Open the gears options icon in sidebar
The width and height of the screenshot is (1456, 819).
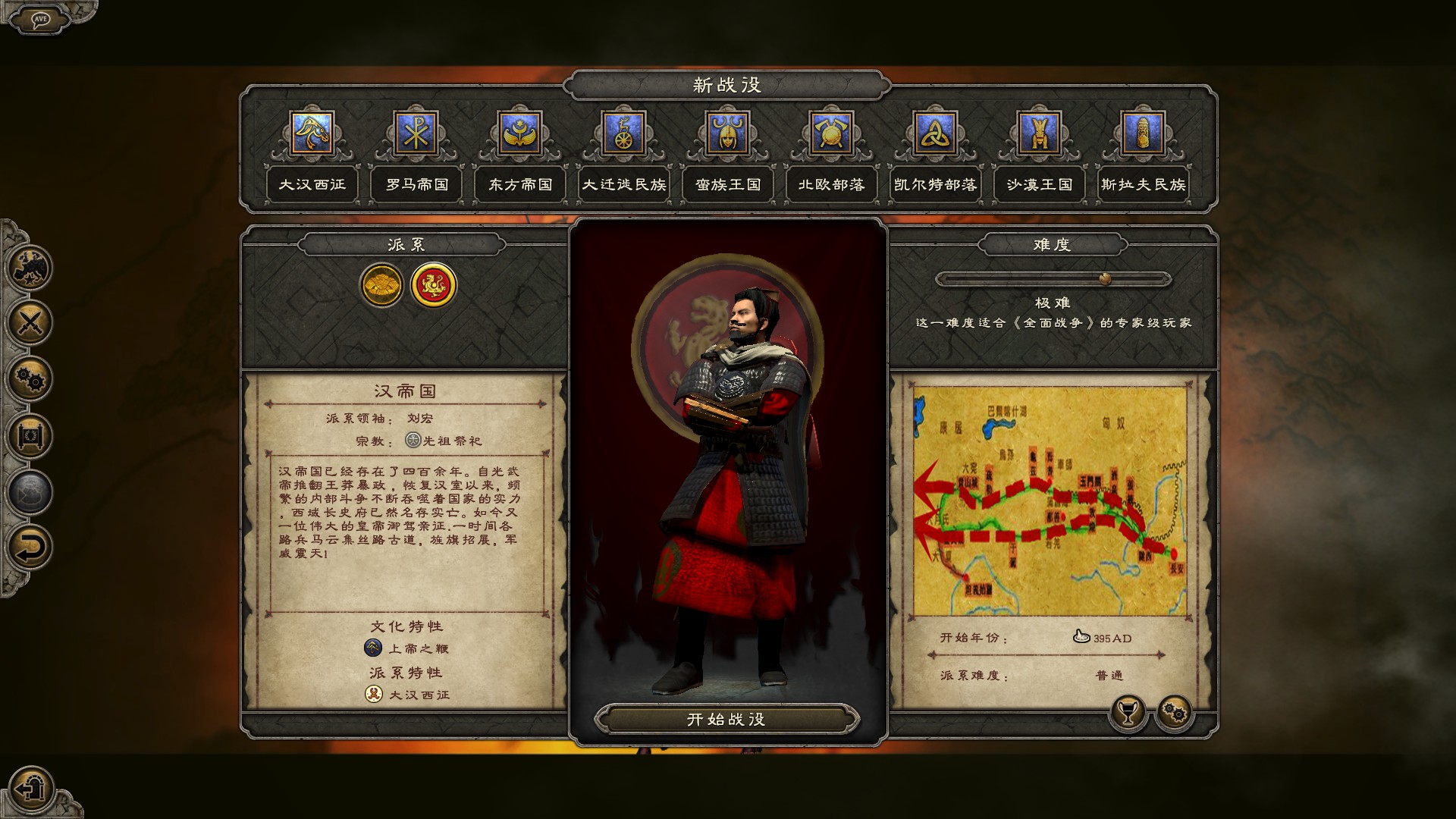(x=30, y=379)
